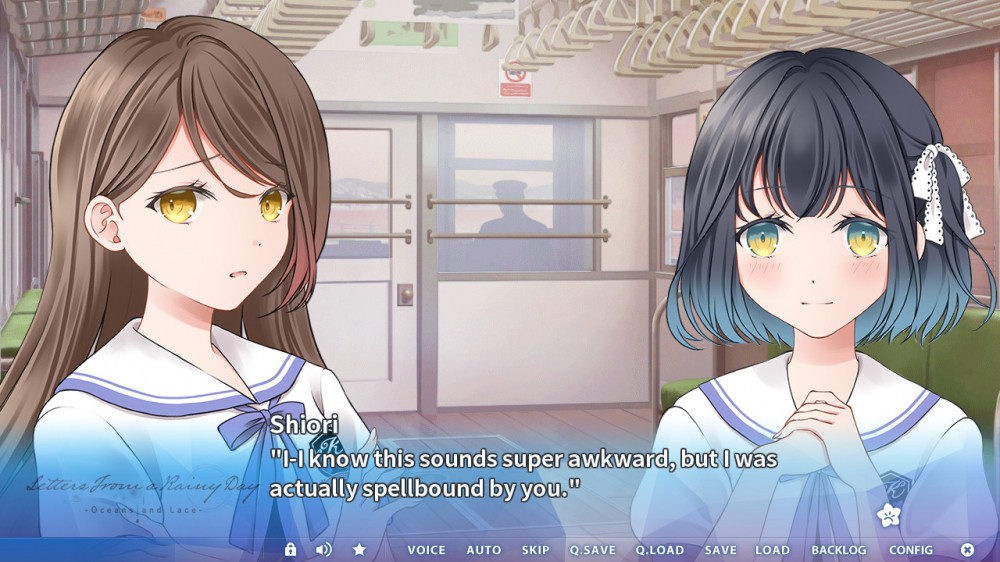Turn on AUTO mode

(484, 550)
